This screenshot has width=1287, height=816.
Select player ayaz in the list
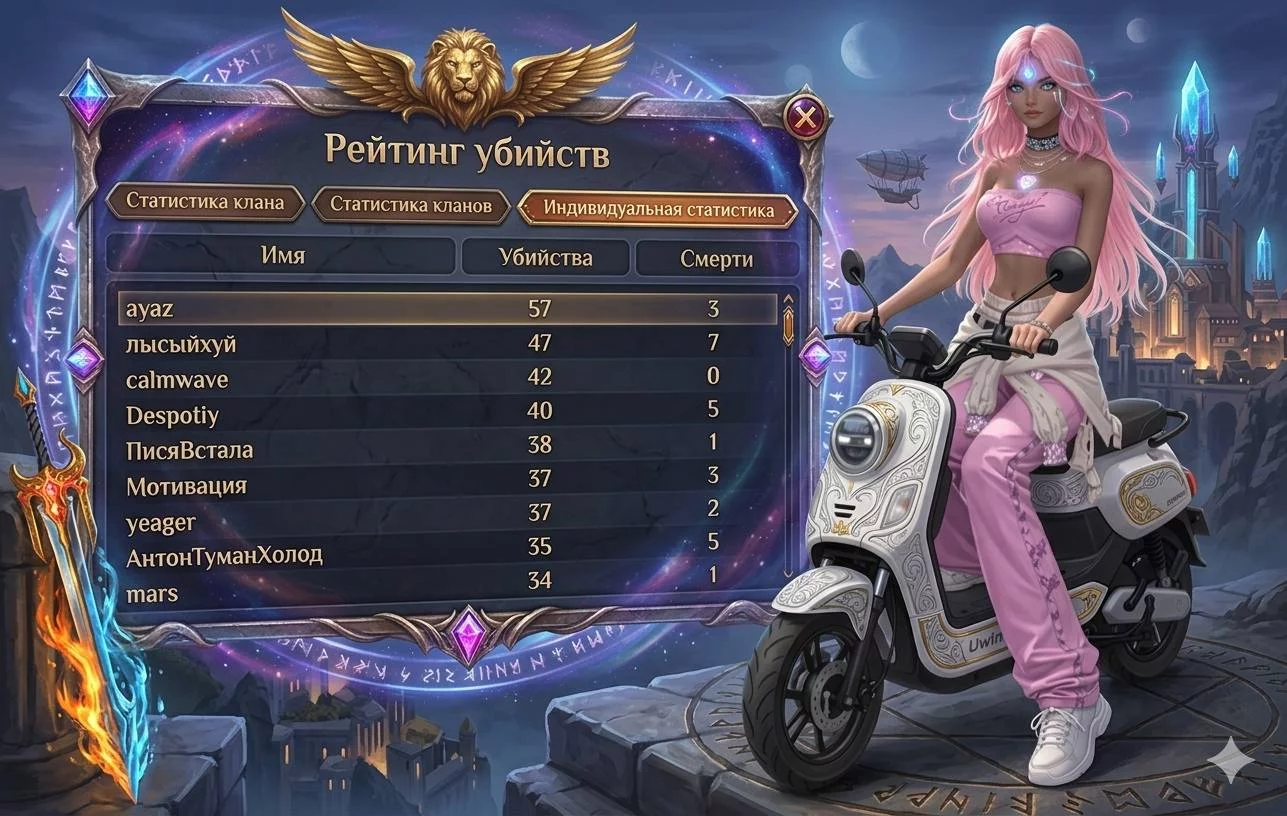coord(446,309)
